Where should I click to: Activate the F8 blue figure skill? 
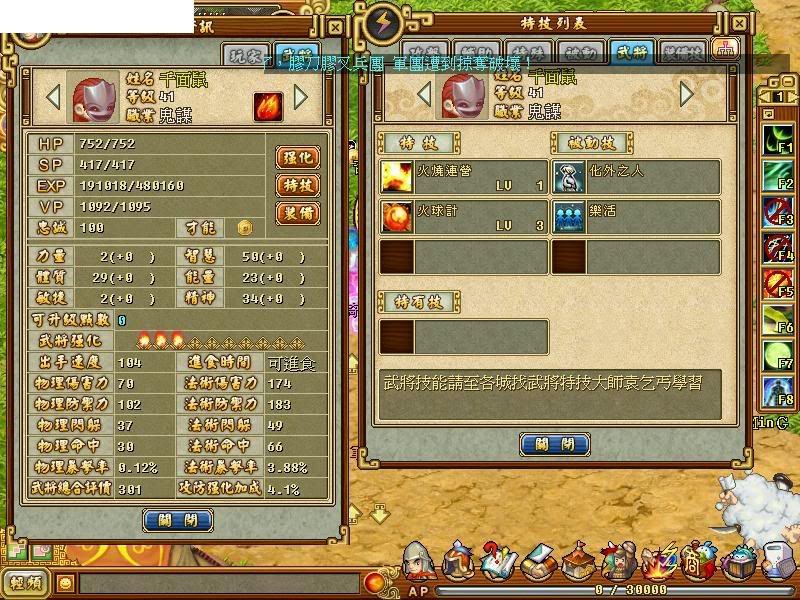(779, 392)
